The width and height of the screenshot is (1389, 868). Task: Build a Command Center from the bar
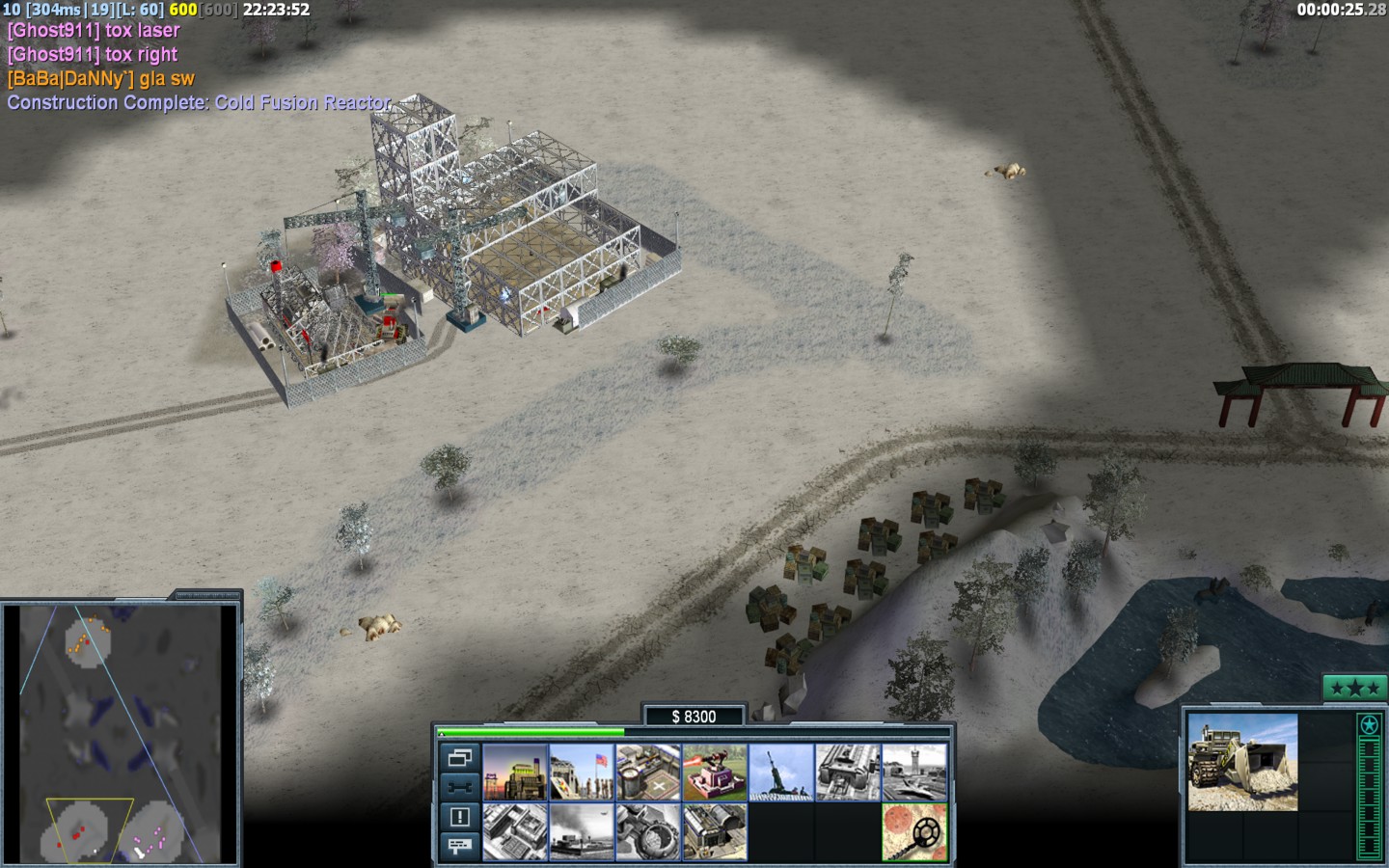coord(715,831)
